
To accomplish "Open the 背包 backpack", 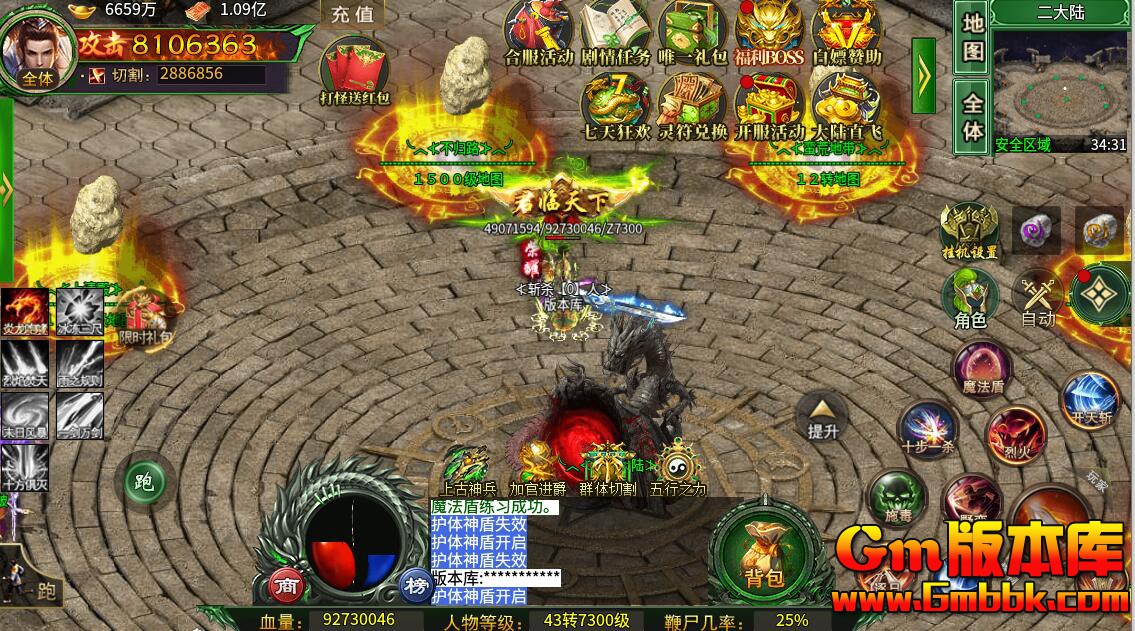I will 763,550.
